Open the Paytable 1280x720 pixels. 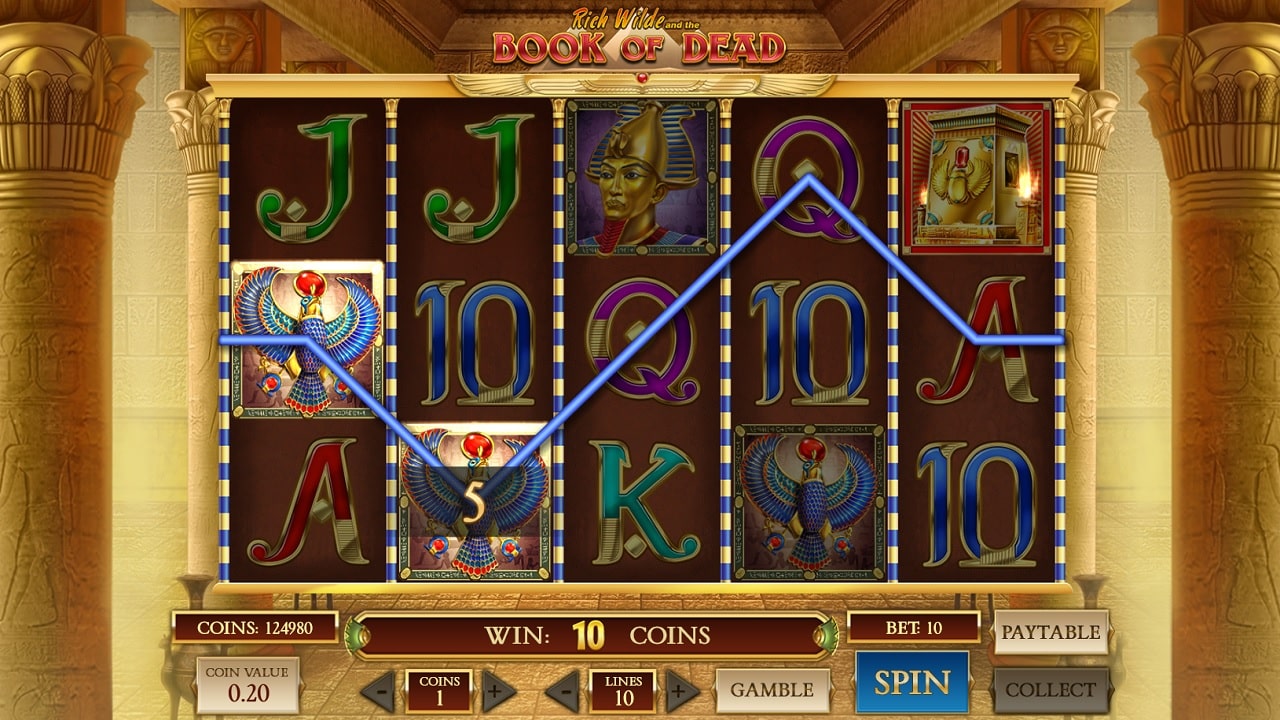(x=1050, y=632)
